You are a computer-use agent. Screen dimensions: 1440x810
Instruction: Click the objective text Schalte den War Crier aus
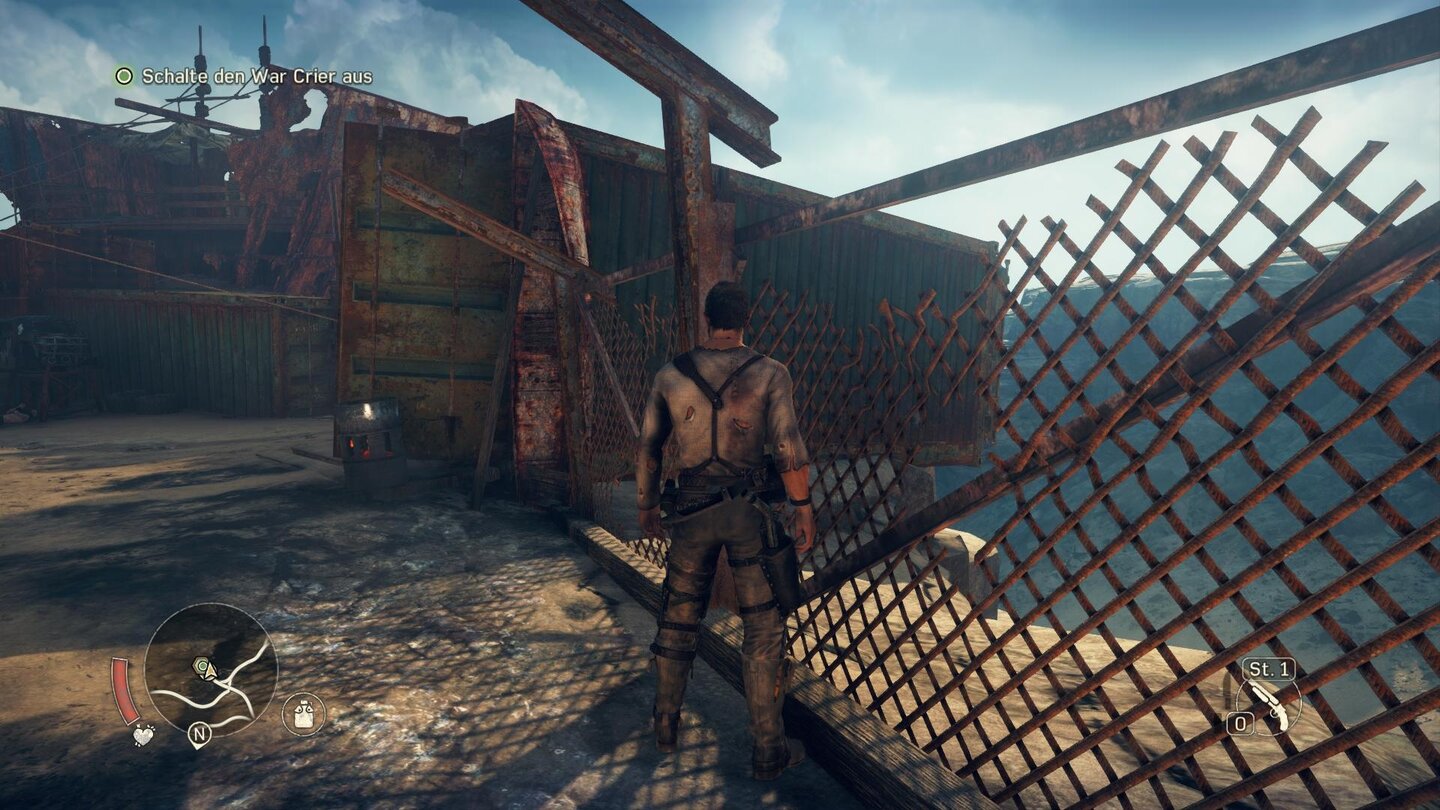coord(257,74)
